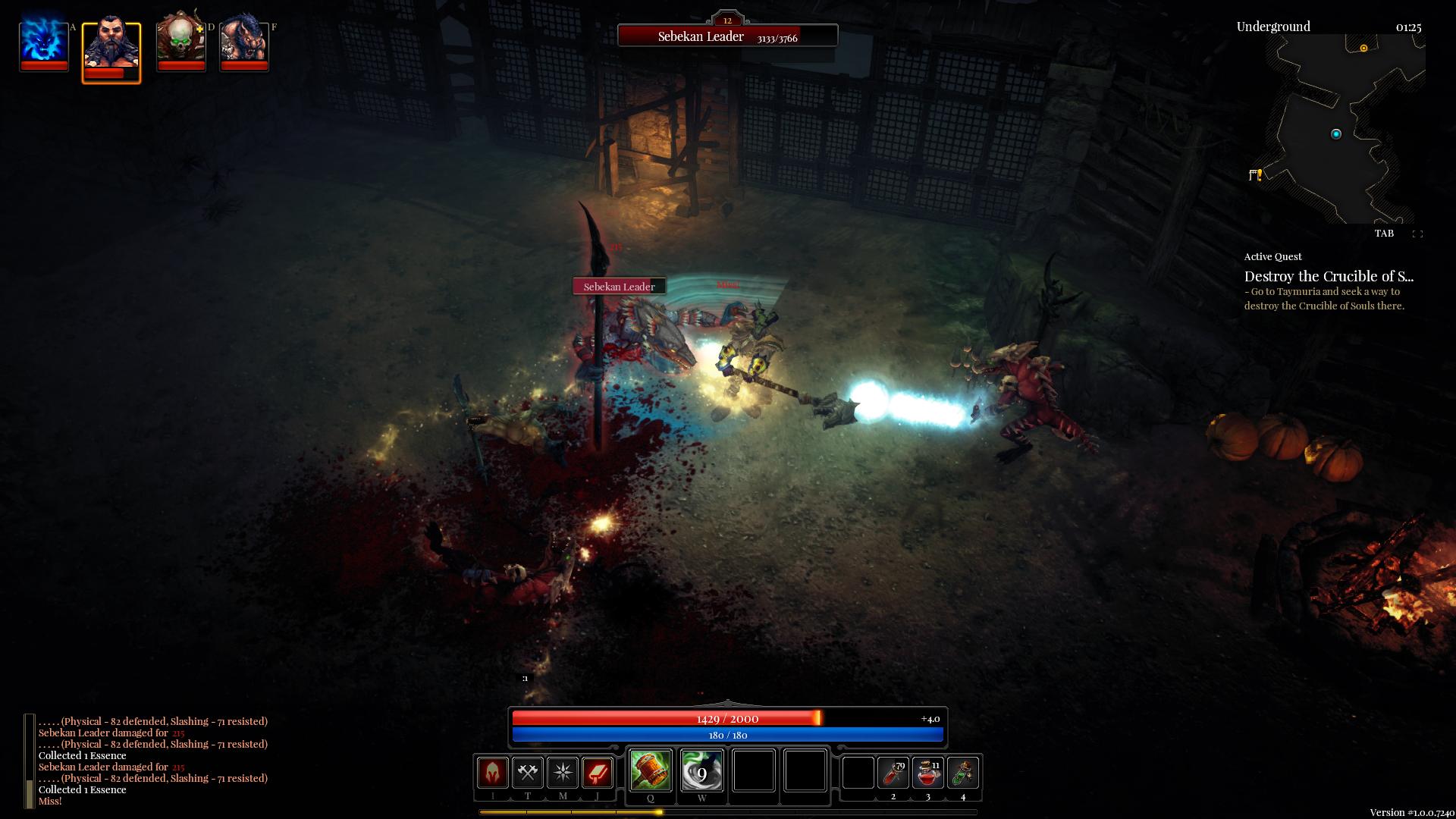The height and width of the screenshot is (819, 1456).
Task: Open the inventory via the helmet icon
Action: pos(492,773)
